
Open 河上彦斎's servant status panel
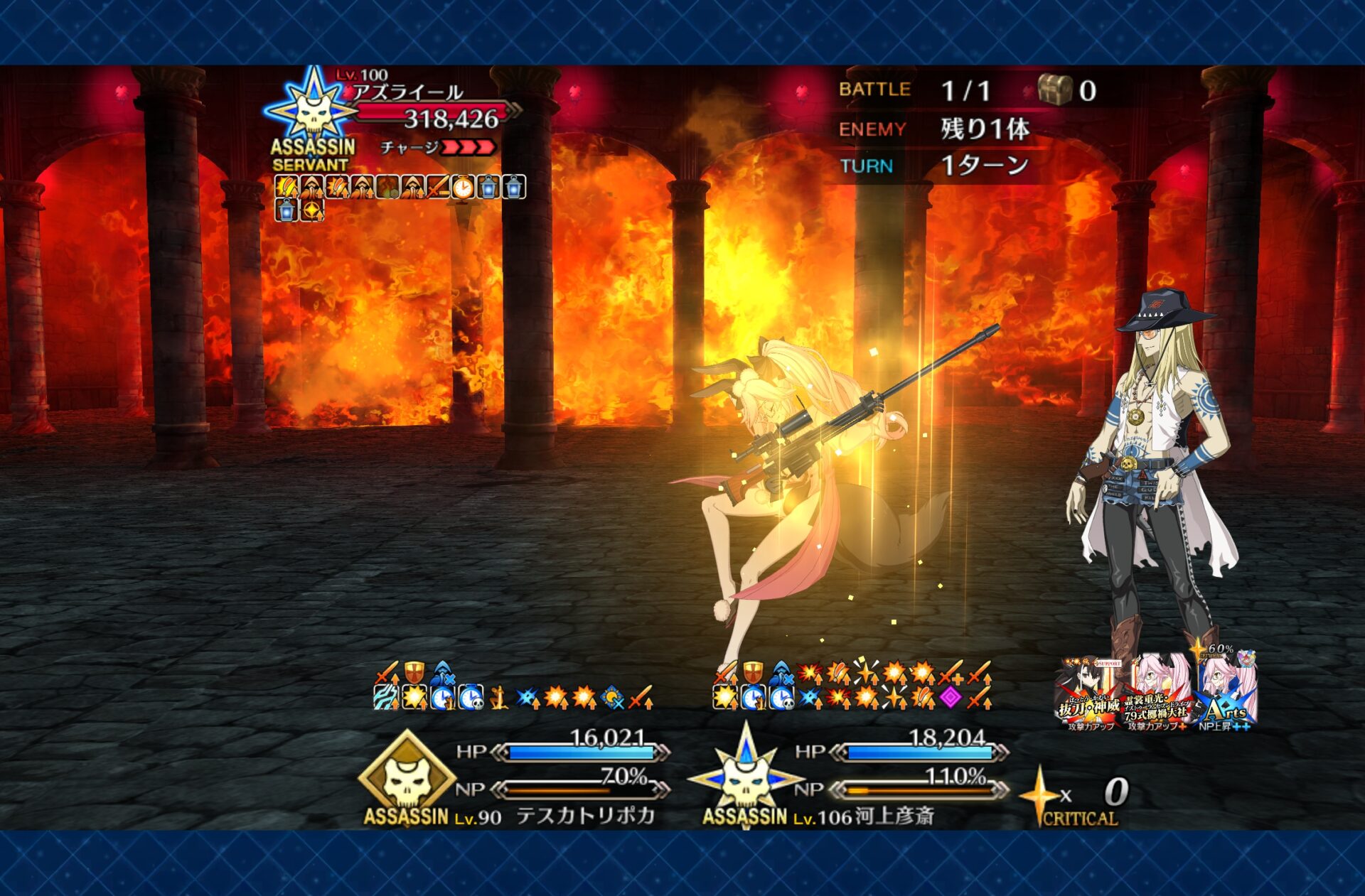tap(894, 815)
